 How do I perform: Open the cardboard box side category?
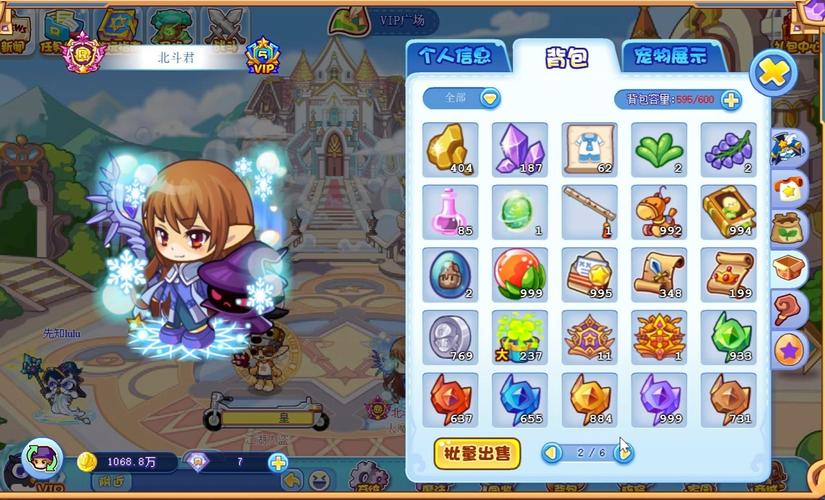[x=788, y=268]
